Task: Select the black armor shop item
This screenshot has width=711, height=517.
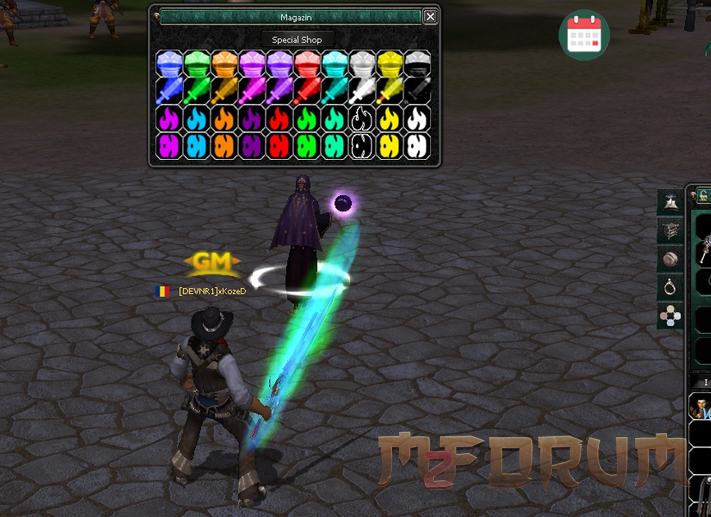Action: [x=417, y=65]
